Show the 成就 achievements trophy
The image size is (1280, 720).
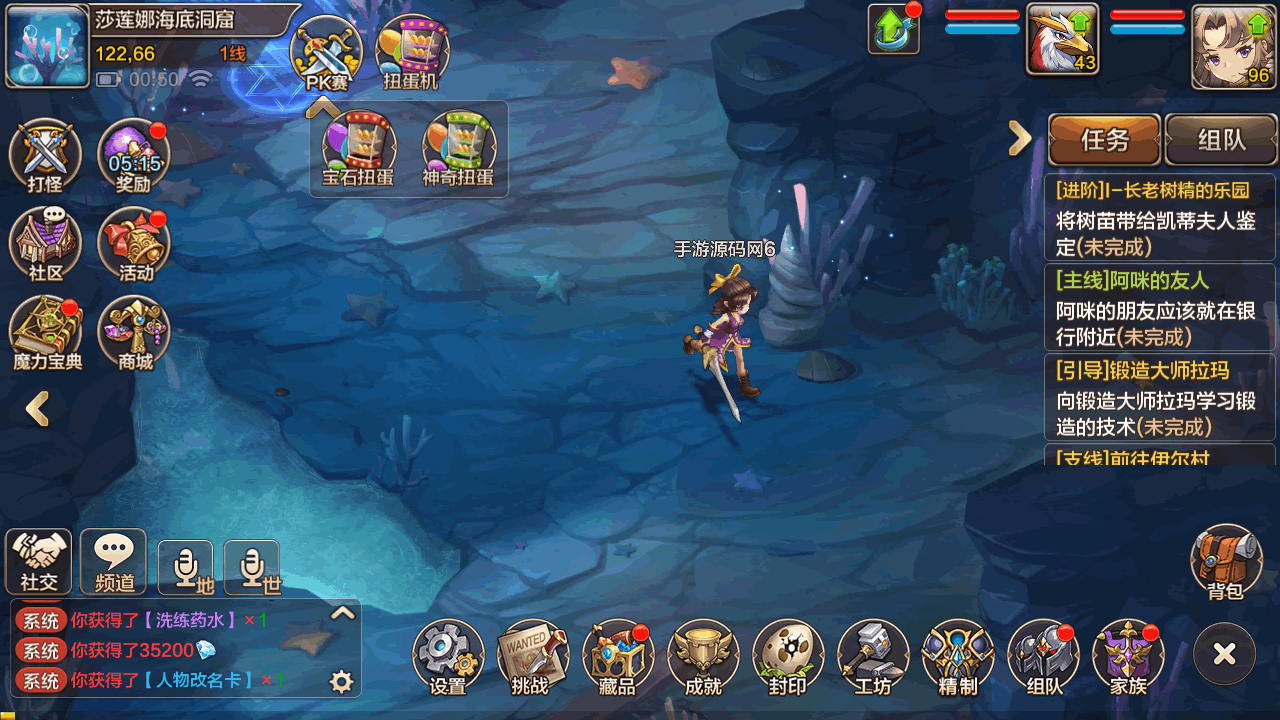coord(703,656)
